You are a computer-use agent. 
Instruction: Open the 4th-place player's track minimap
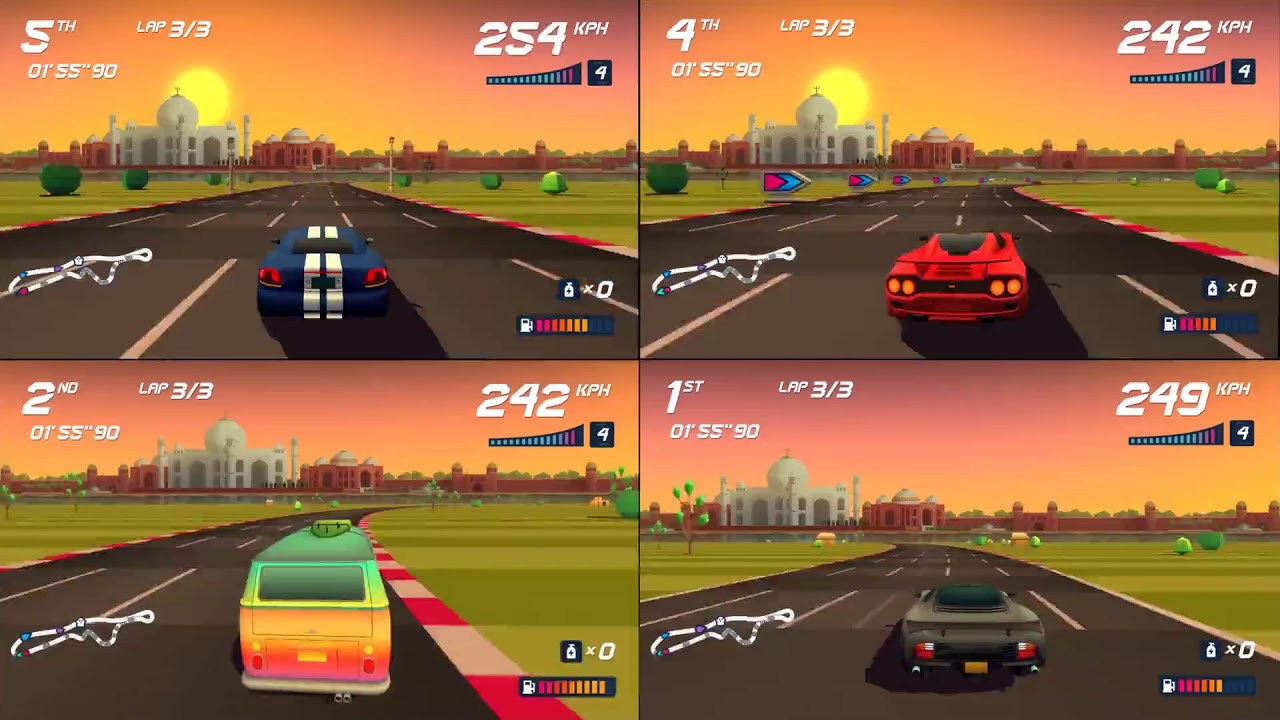click(723, 270)
